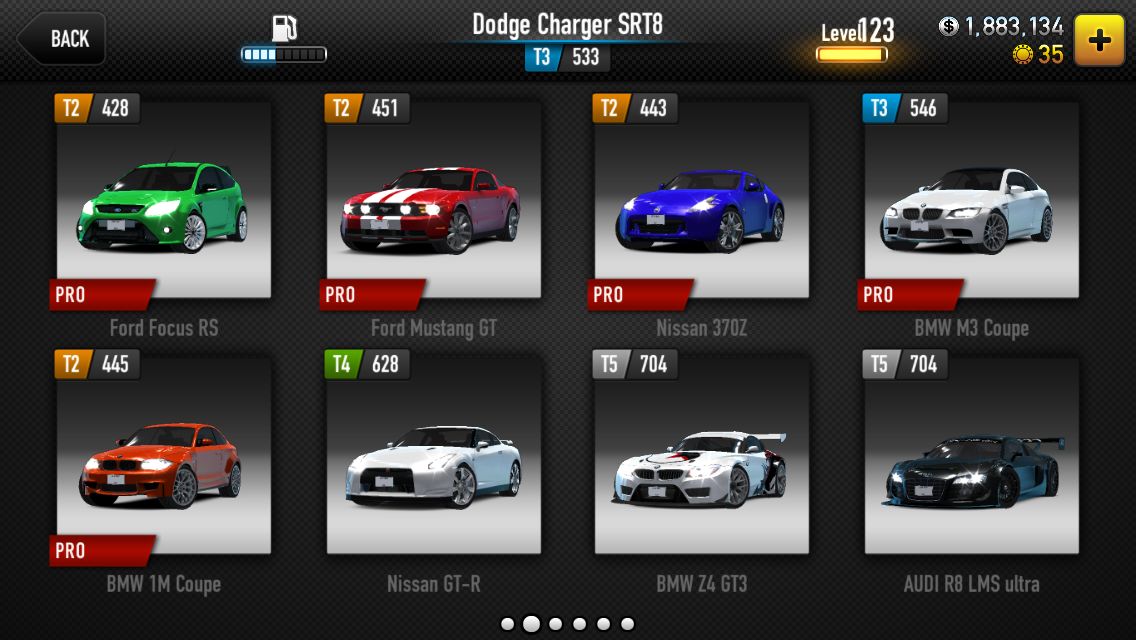Image resolution: width=1136 pixels, height=640 pixels.
Task: Go back using the BACK button
Action: click(62, 39)
